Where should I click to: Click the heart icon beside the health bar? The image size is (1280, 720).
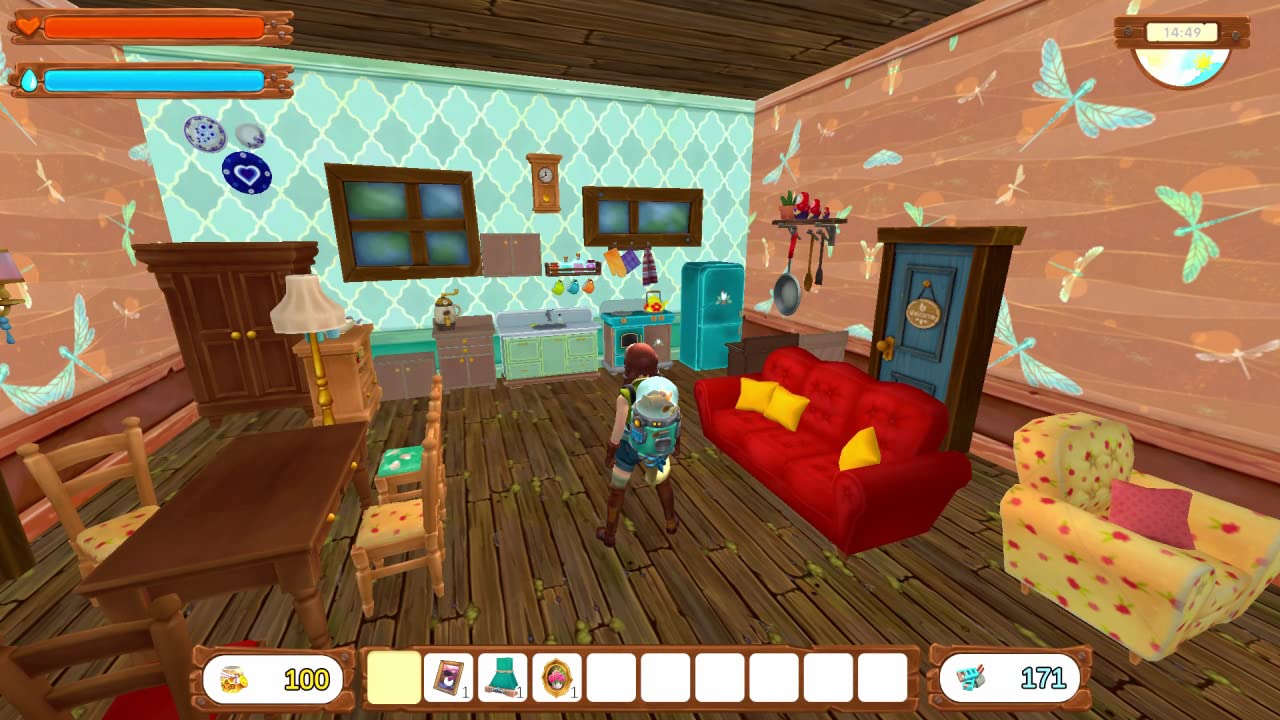pos(27,27)
